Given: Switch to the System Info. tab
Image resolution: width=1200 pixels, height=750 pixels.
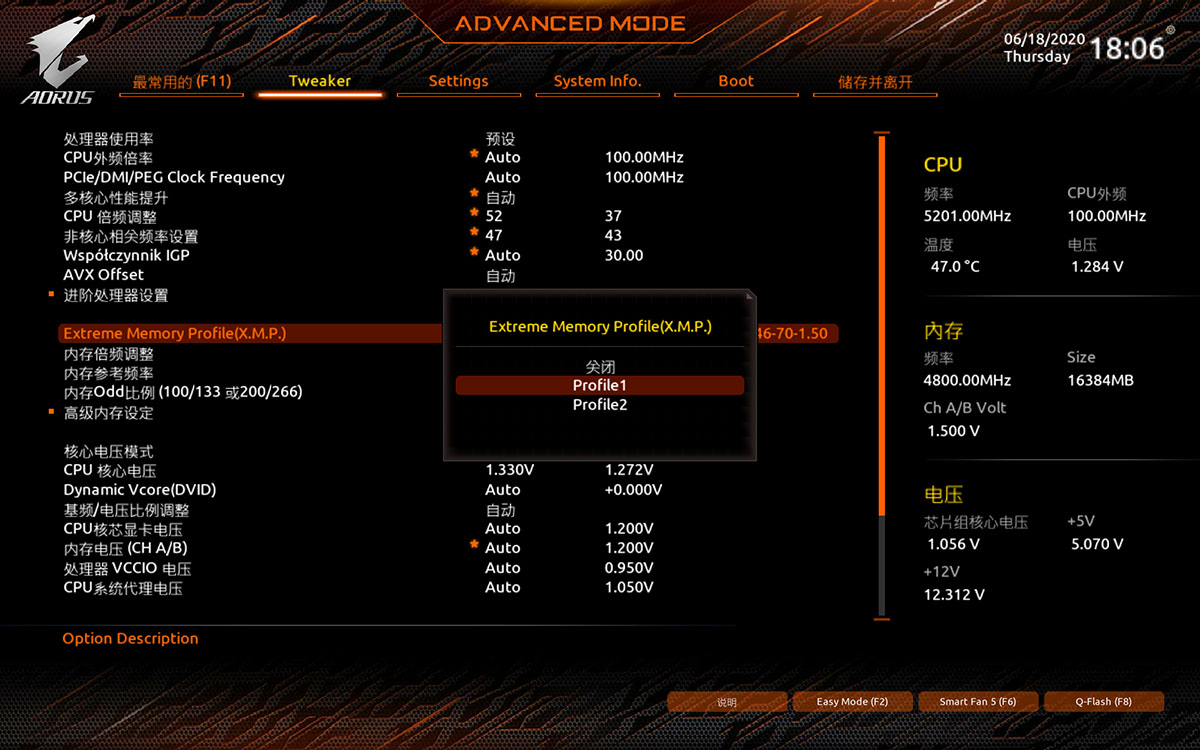Looking at the screenshot, I should (597, 81).
